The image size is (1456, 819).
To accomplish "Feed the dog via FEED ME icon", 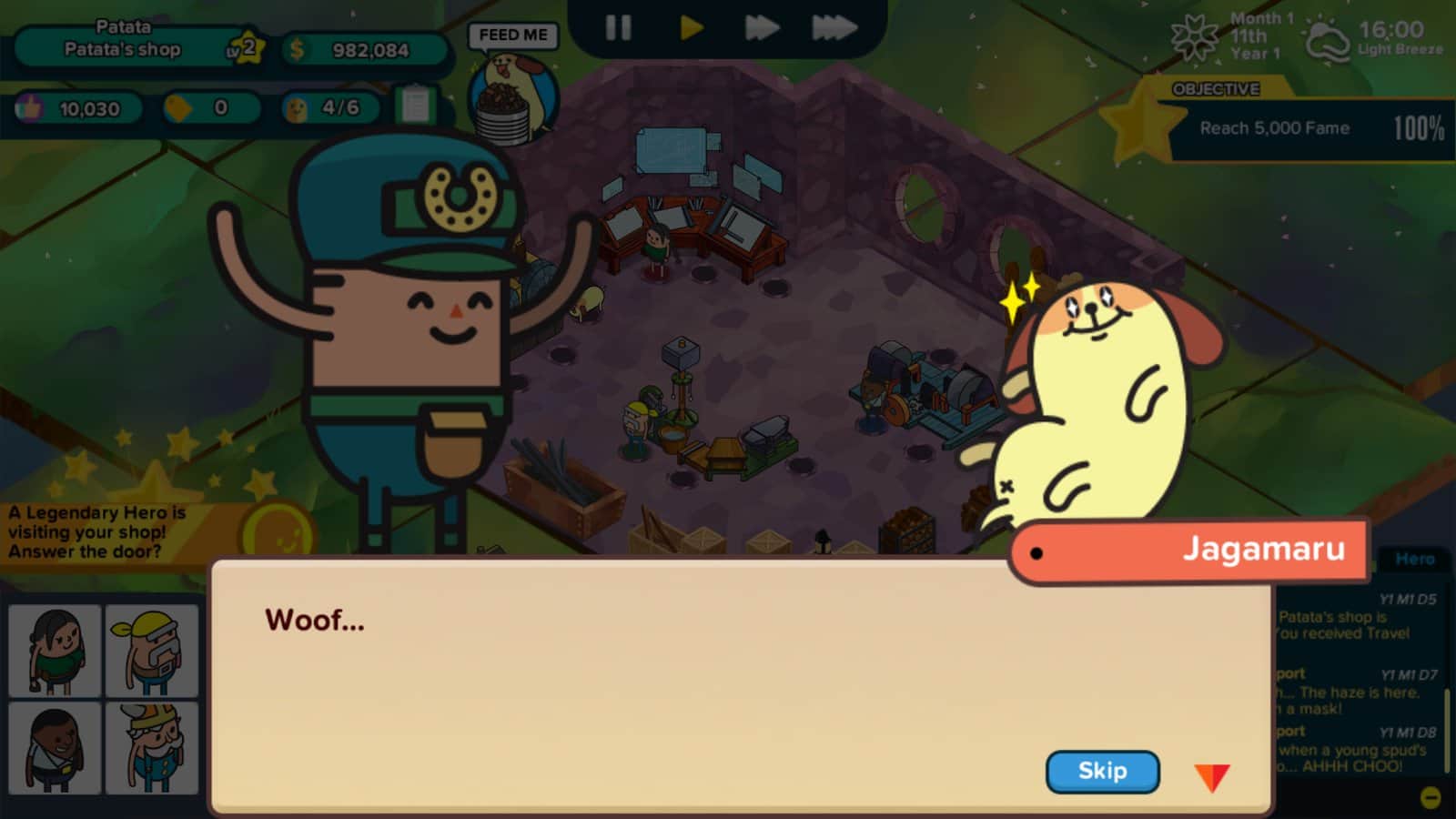I will (512, 91).
